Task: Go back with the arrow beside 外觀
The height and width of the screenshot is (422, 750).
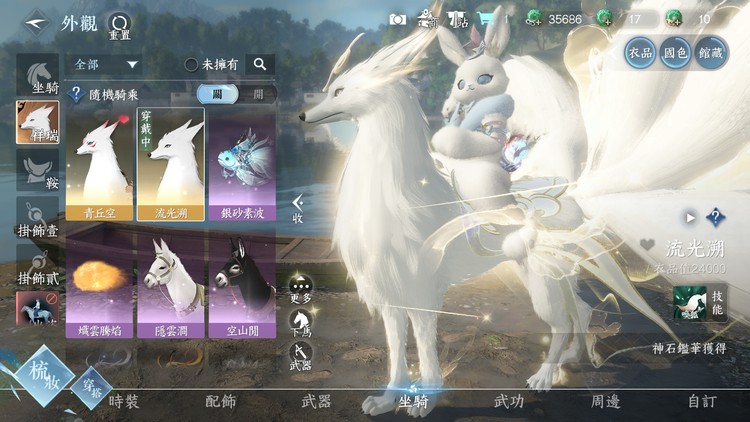Action: pos(36,21)
